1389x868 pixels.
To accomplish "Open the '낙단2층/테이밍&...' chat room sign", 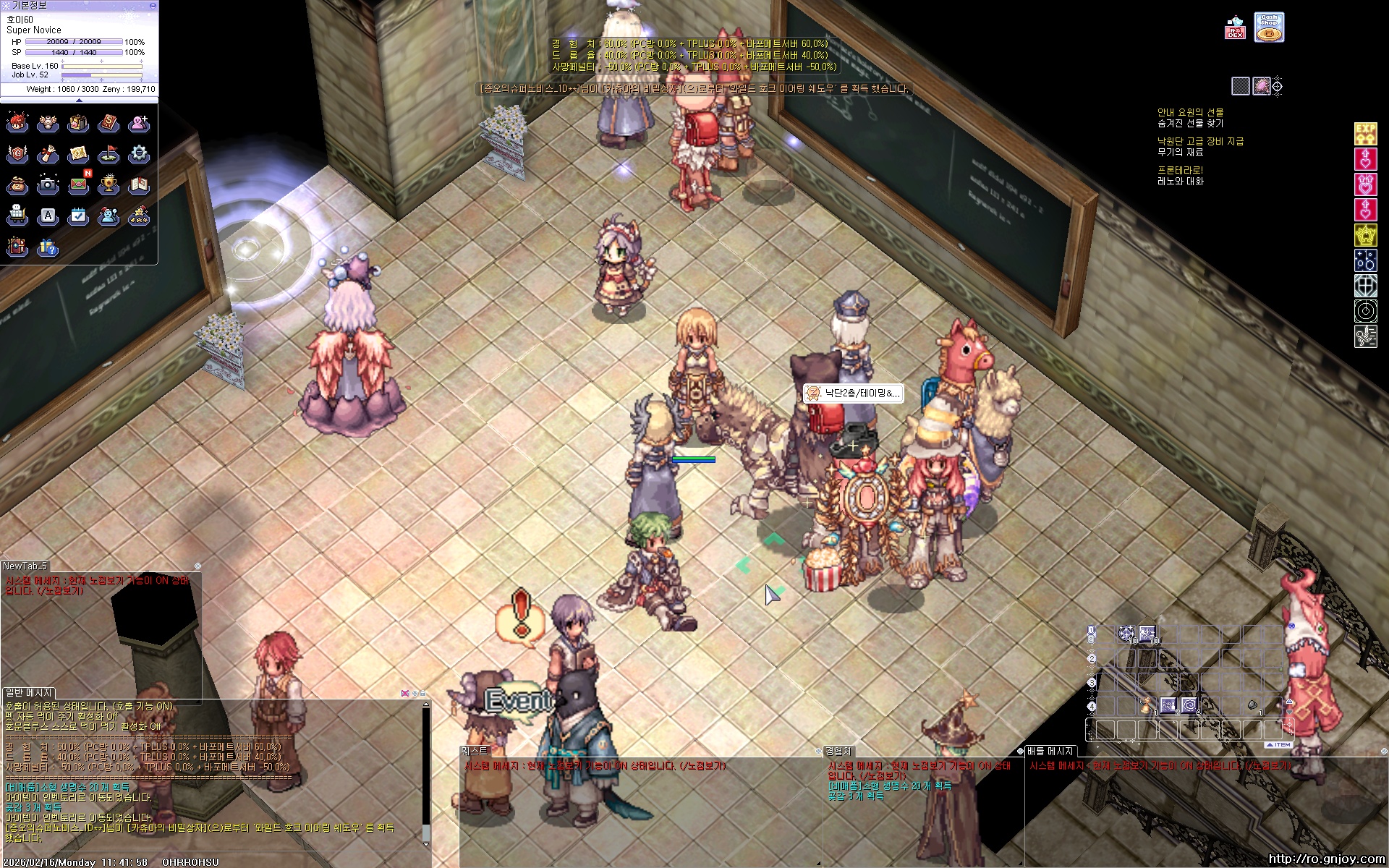I will [x=854, y=393].
